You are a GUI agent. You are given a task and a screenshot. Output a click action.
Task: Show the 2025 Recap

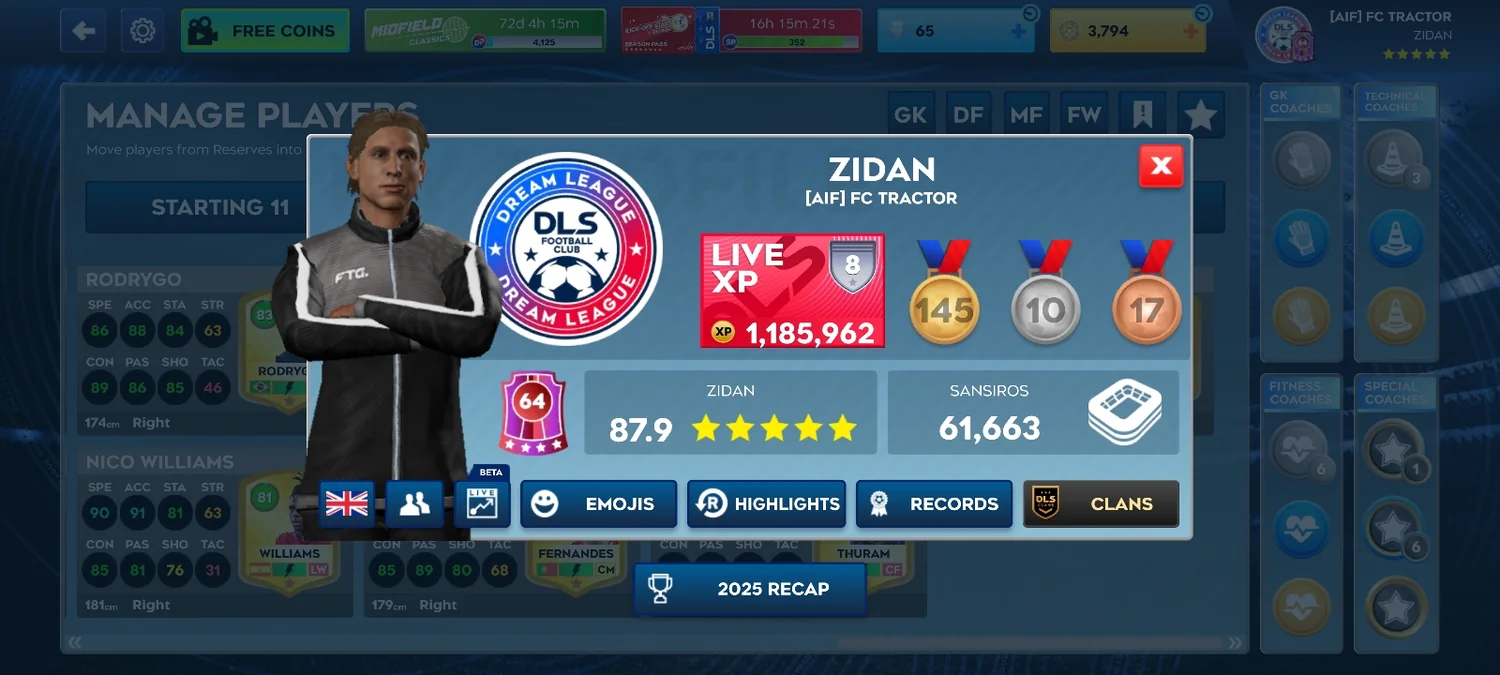(750, 589)
